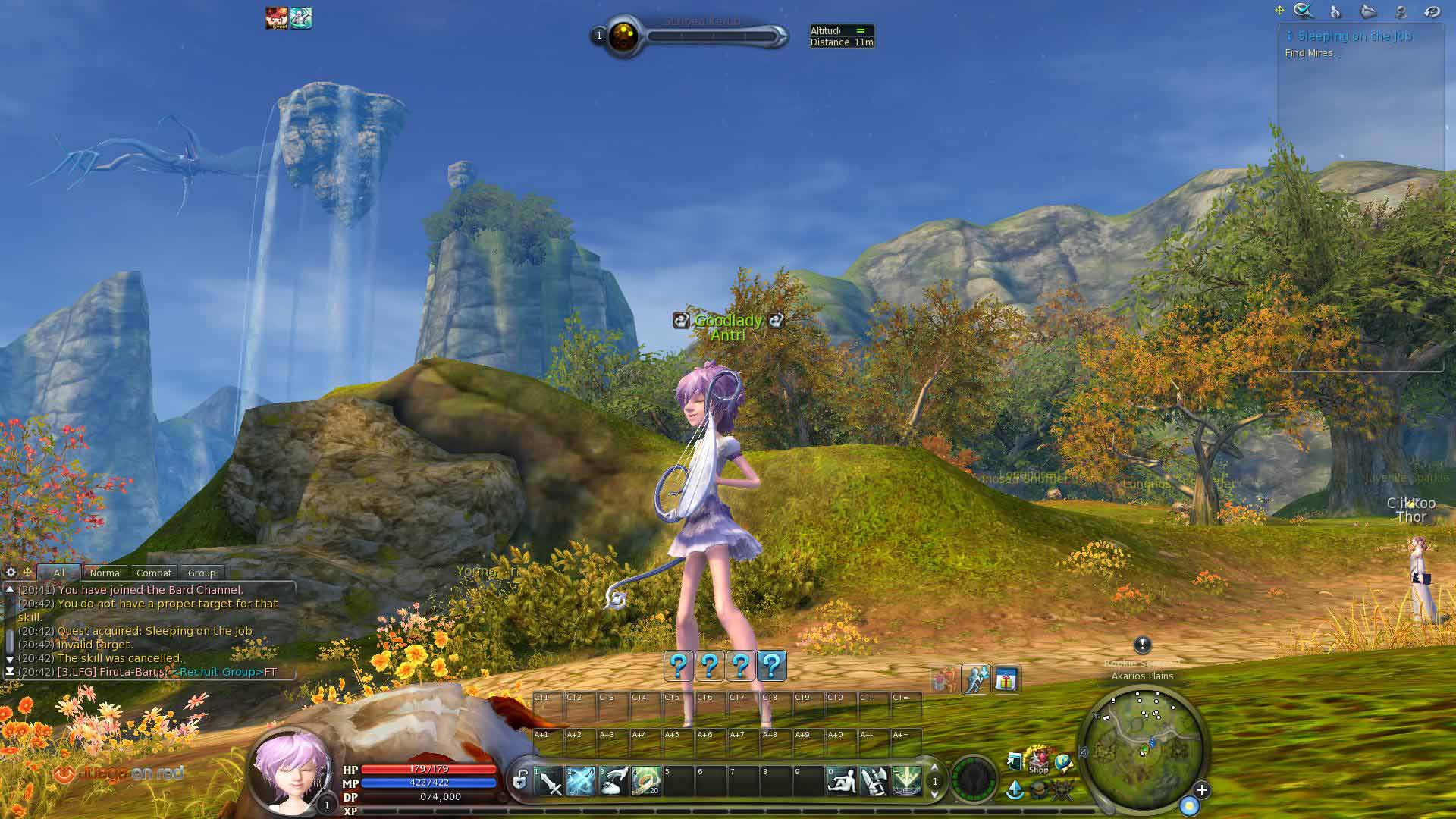Image resolution: width=1456 pixels, height=819 pixels.
Task: Use the ring item in hotbar slot 4
Action: 645,781
